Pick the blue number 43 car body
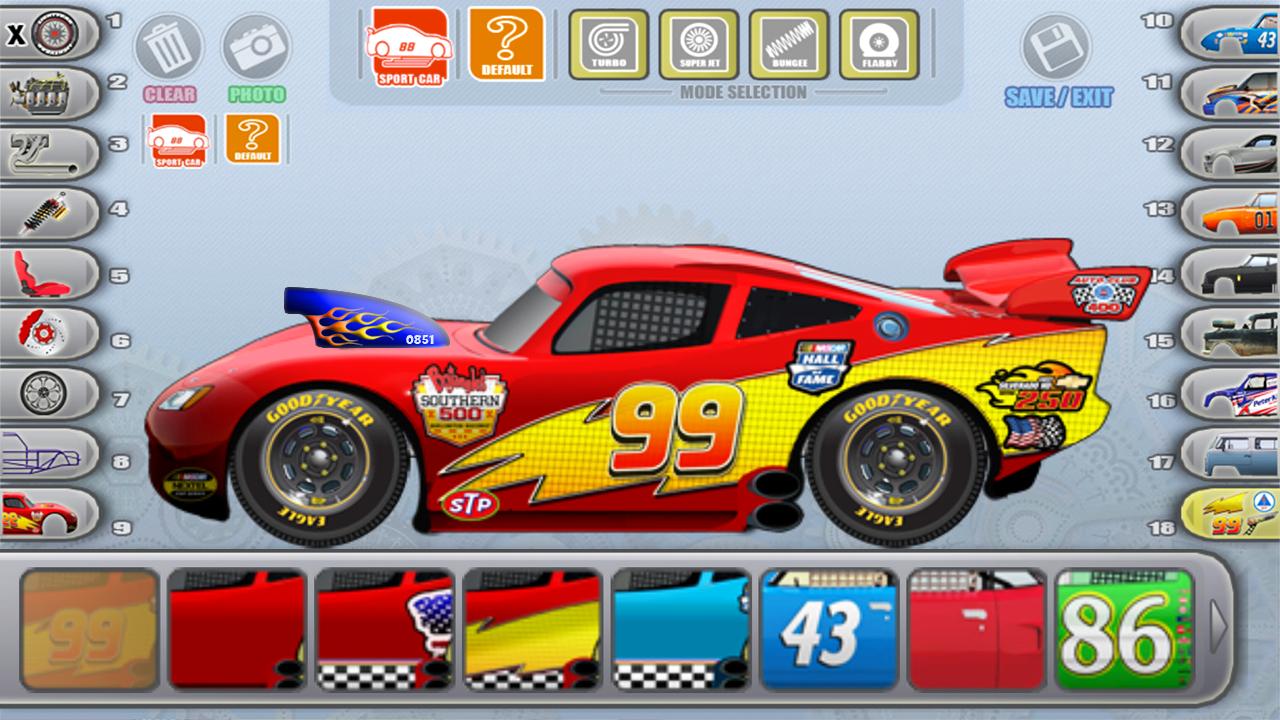1280x720 pixels. (x=1231, y=36)
